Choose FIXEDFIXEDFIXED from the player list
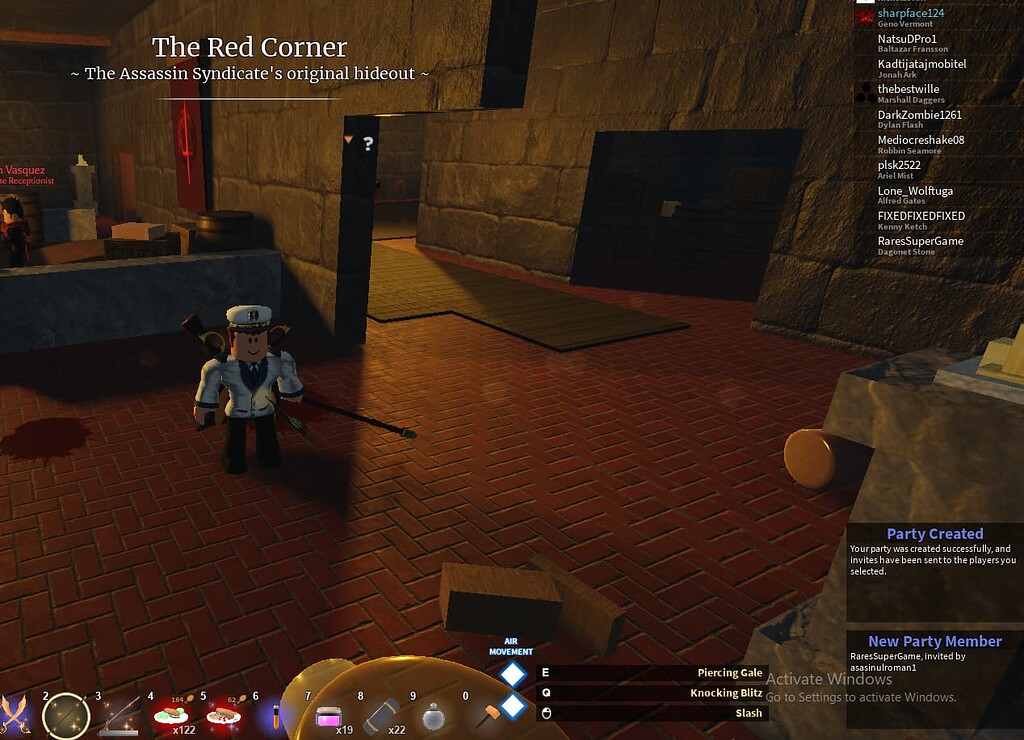The image size is (1024, 740). coord(921,216)
